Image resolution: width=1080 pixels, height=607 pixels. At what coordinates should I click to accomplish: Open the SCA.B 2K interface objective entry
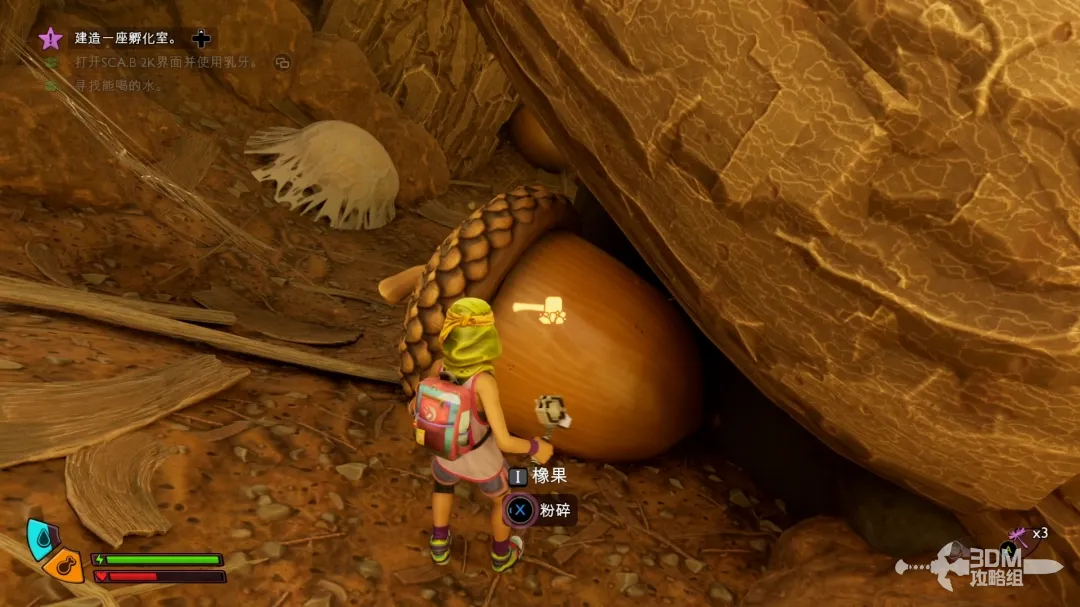click(166, 62)
